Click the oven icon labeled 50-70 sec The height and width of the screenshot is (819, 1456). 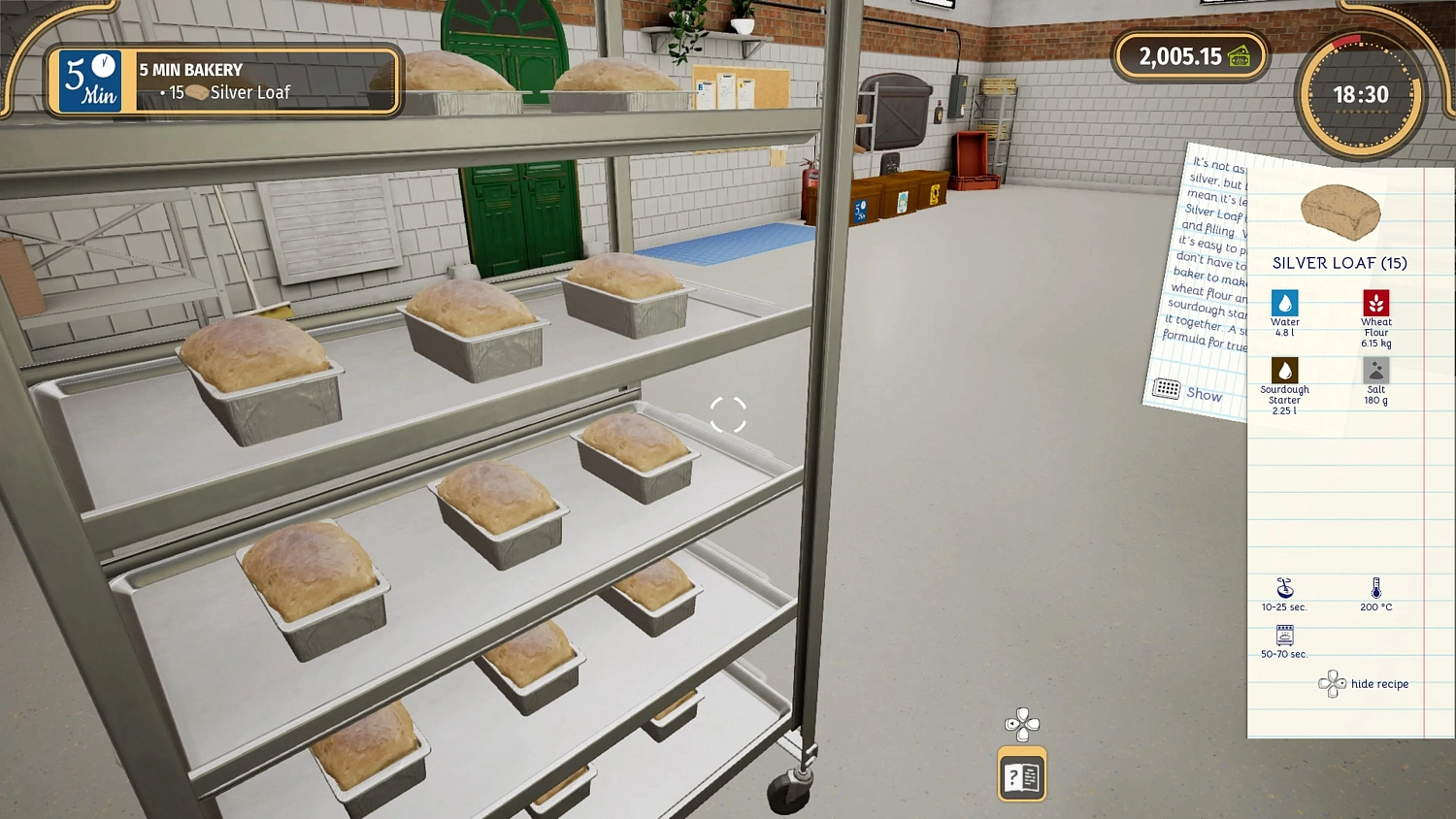pyautogui.click(x=1283, y=638)
